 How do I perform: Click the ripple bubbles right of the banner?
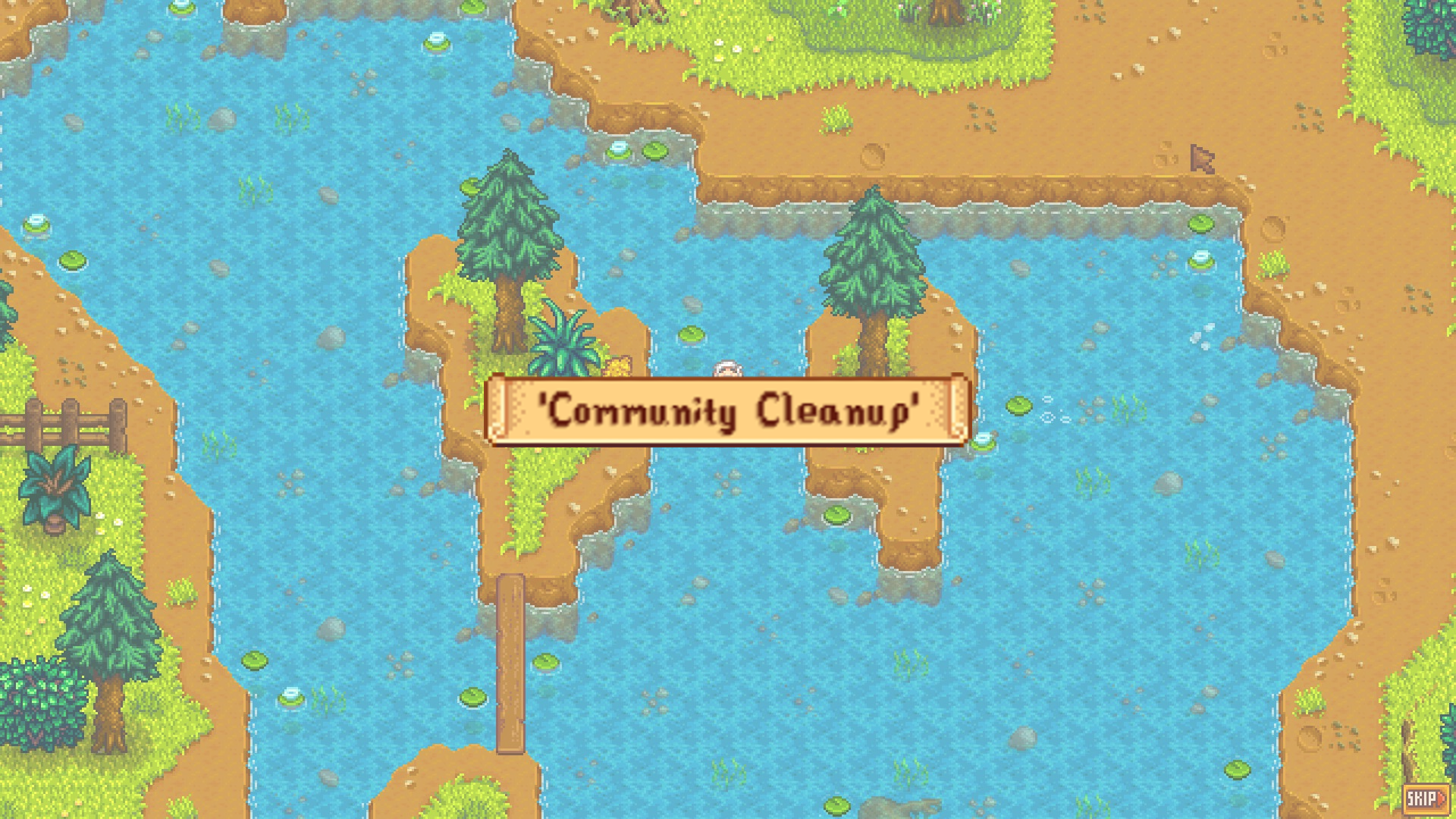[1050, 417]
